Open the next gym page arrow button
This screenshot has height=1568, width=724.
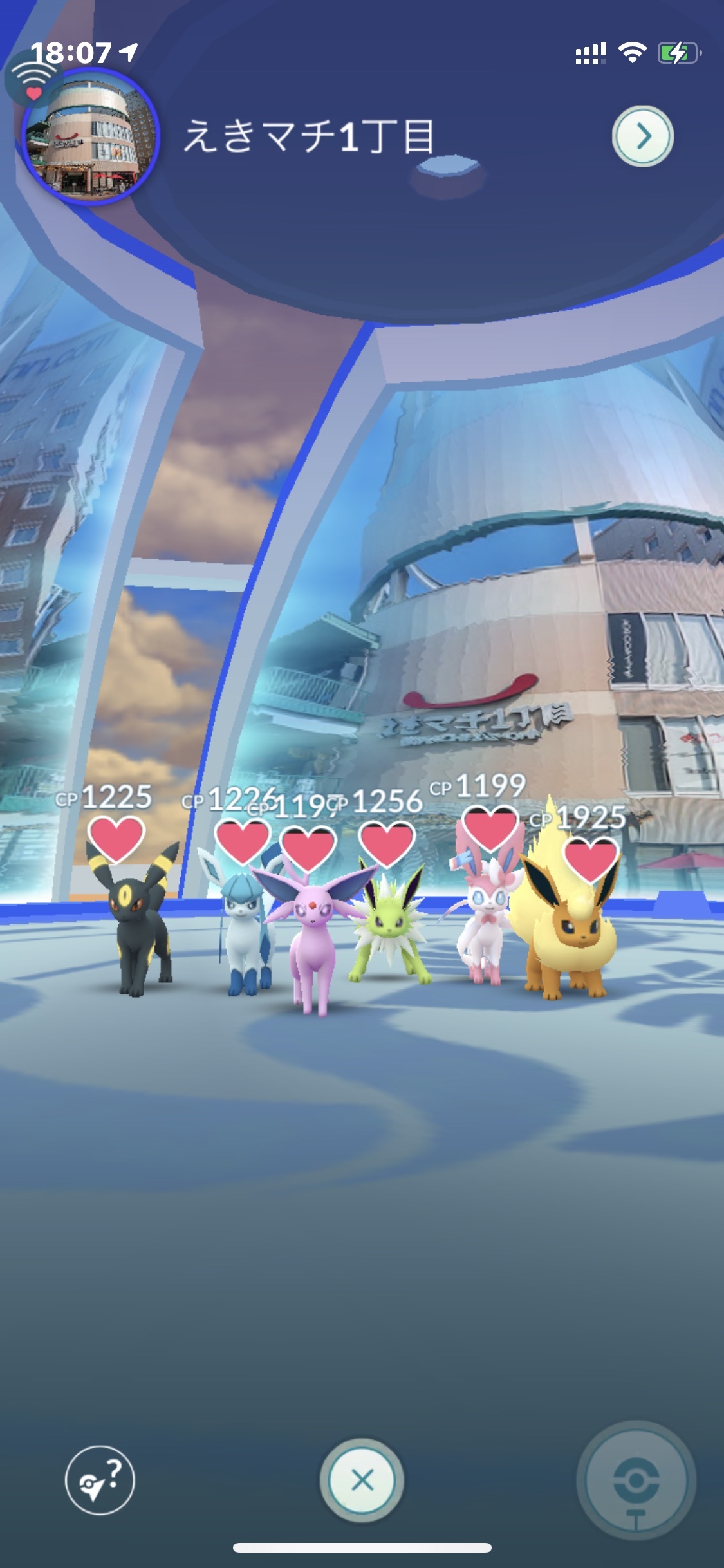[642, 136]
